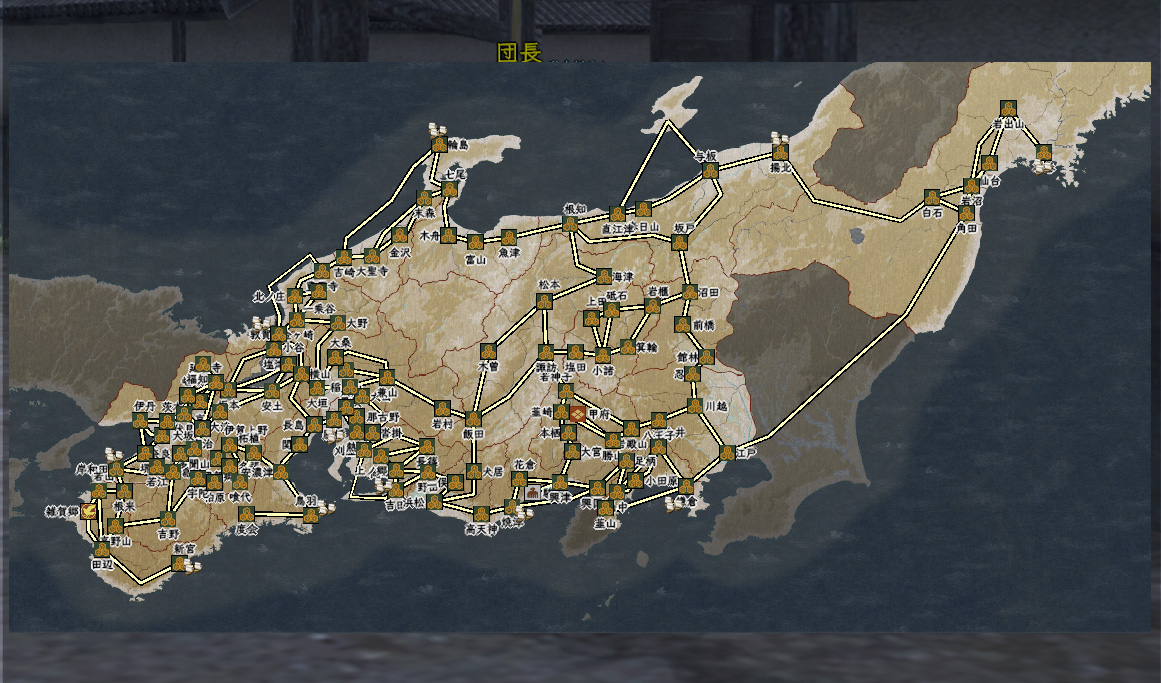Select the 川越 castle node
This screenshot has height=683, width=1161.
coord(694,406)
